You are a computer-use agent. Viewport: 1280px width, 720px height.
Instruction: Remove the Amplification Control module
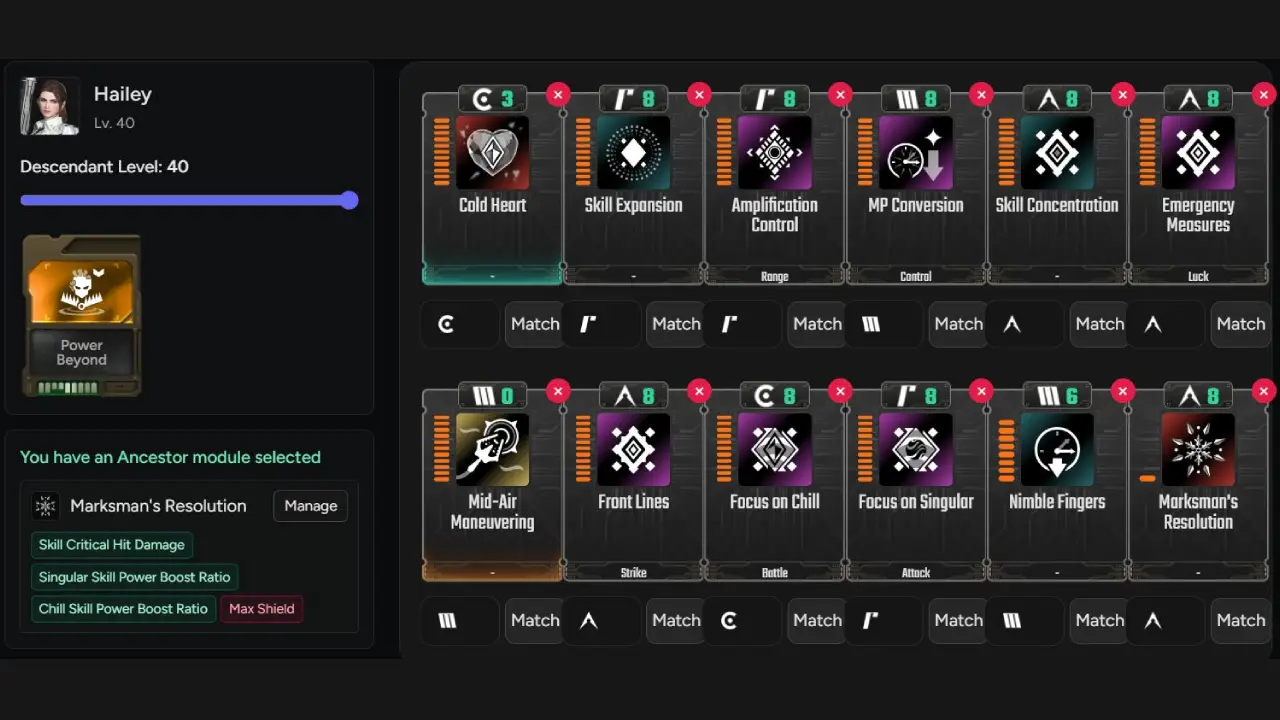(x=840, y=95)
